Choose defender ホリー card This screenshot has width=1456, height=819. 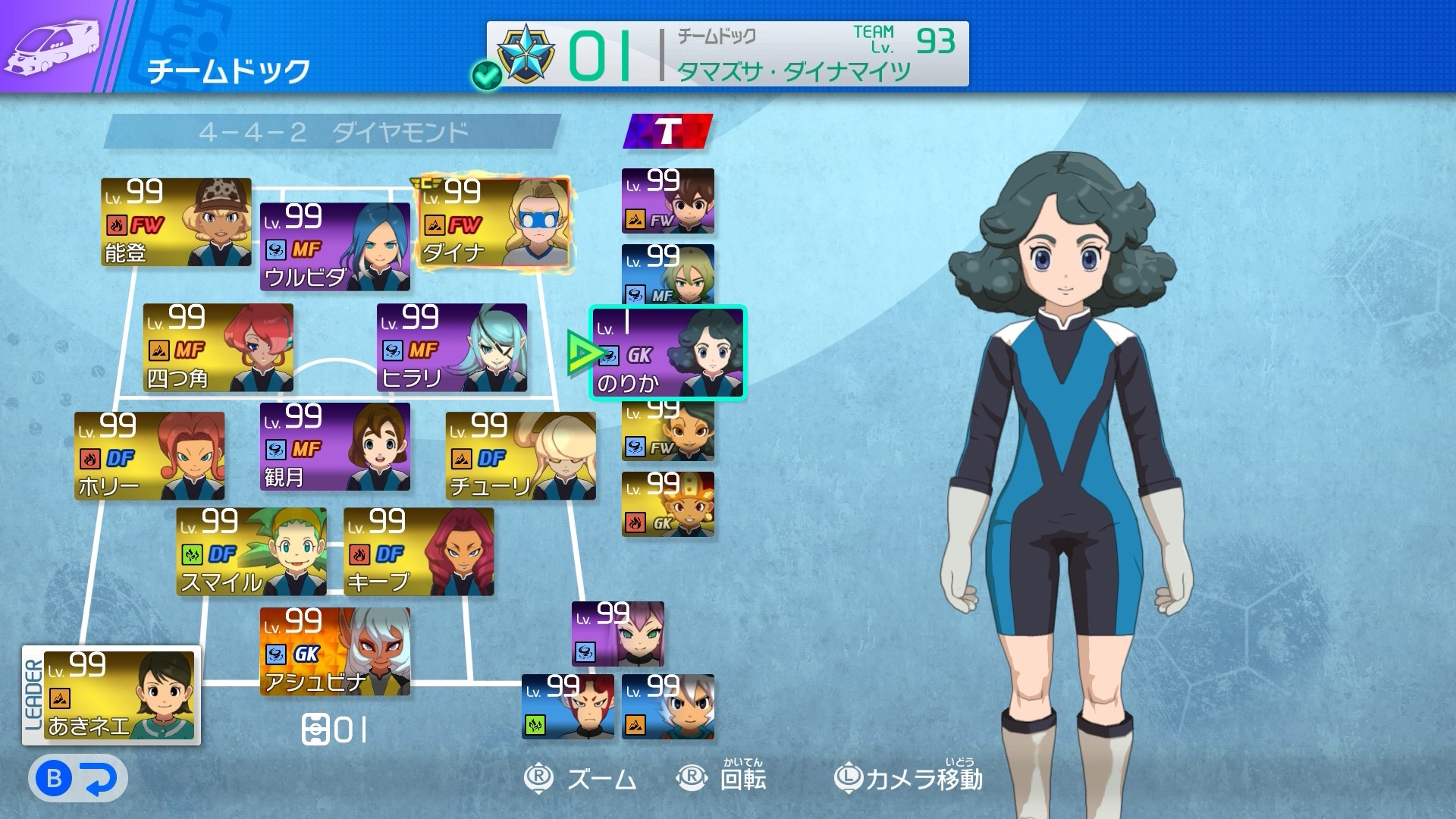149,456
